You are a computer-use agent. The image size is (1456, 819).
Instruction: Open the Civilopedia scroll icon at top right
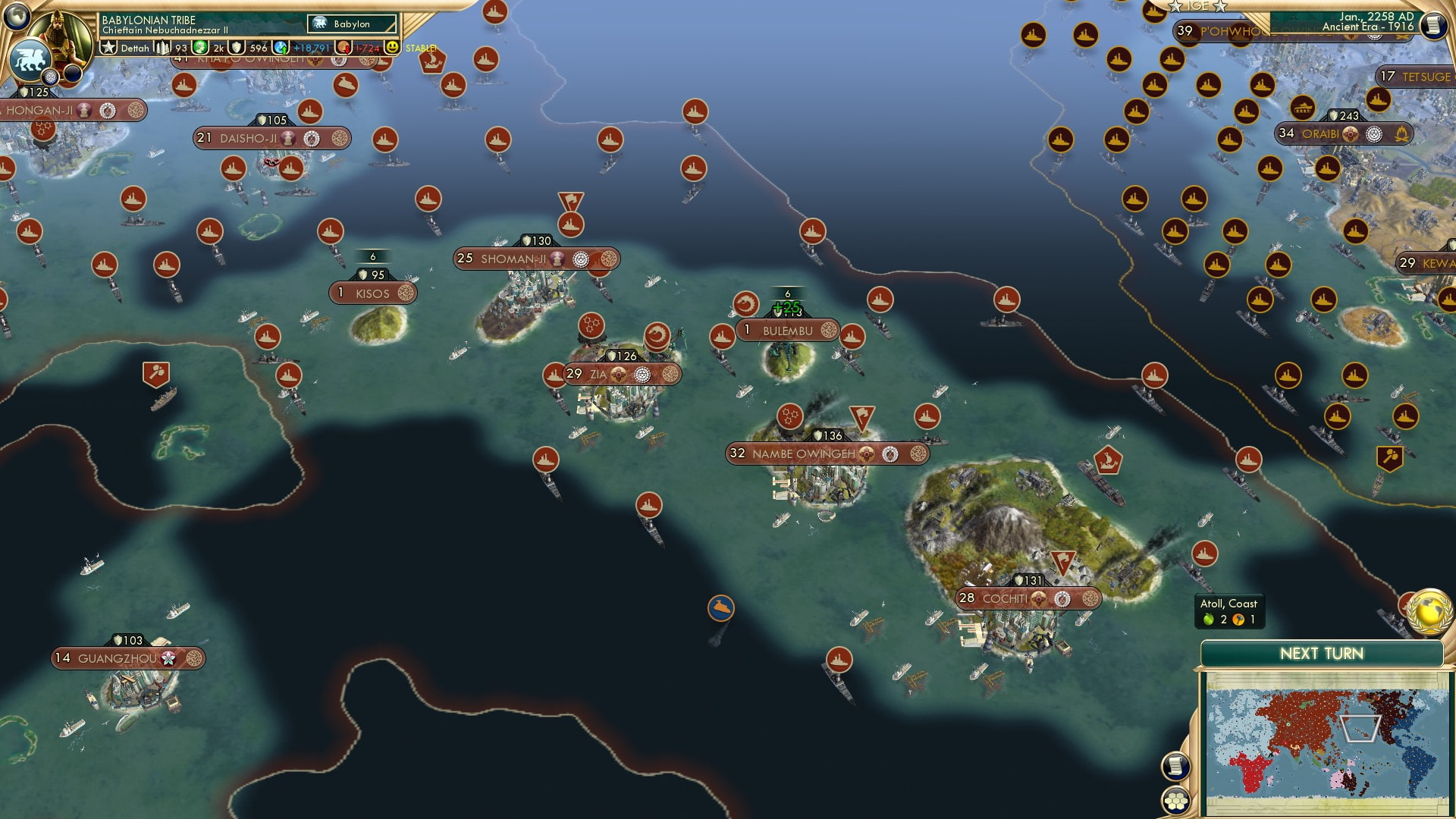point(1434,26)
